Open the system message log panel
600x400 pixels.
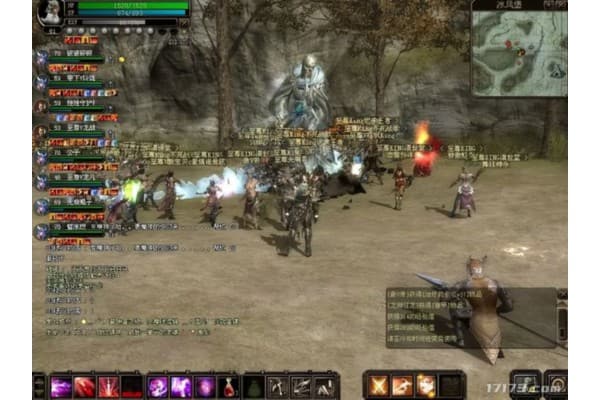470,317
